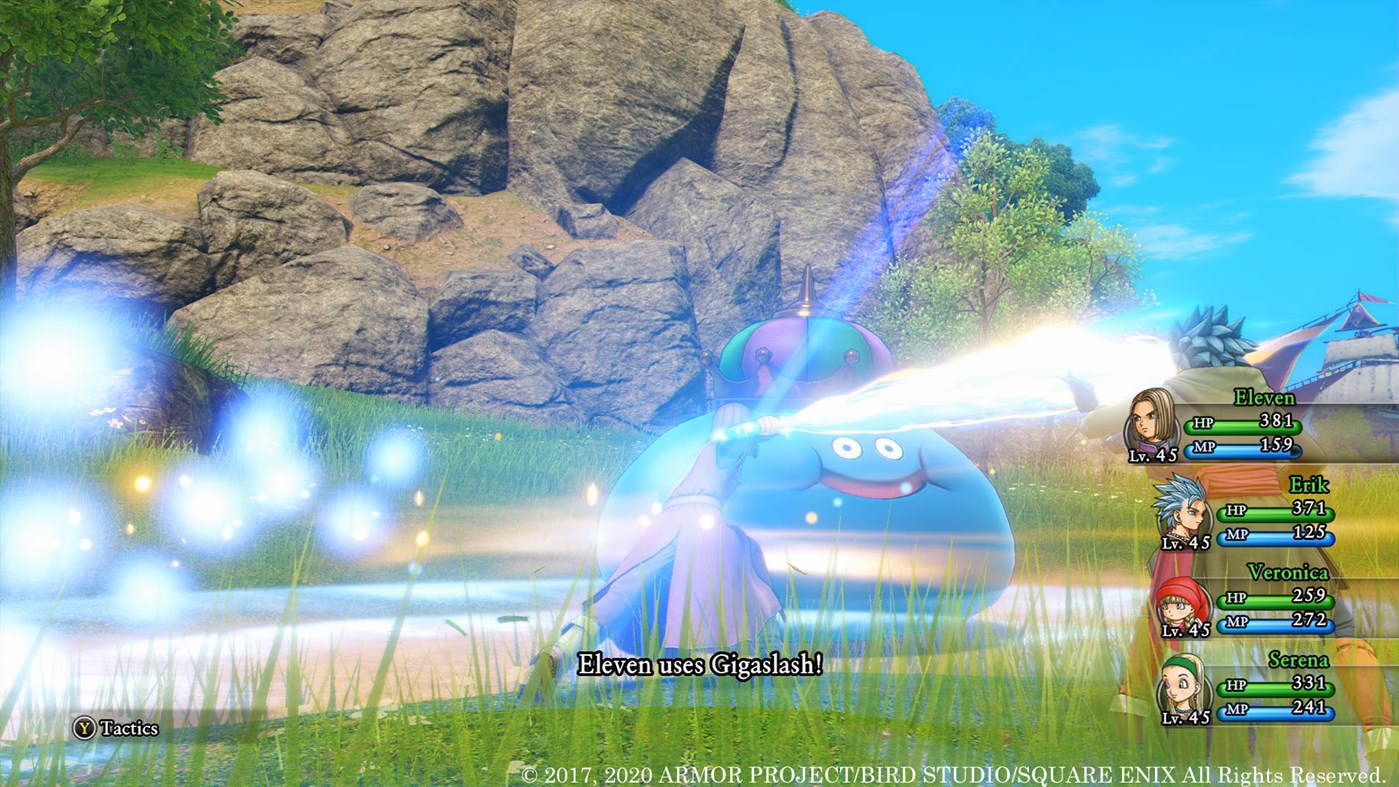
Task: Open the Tactics menu
Action: (x=120, y=728)
